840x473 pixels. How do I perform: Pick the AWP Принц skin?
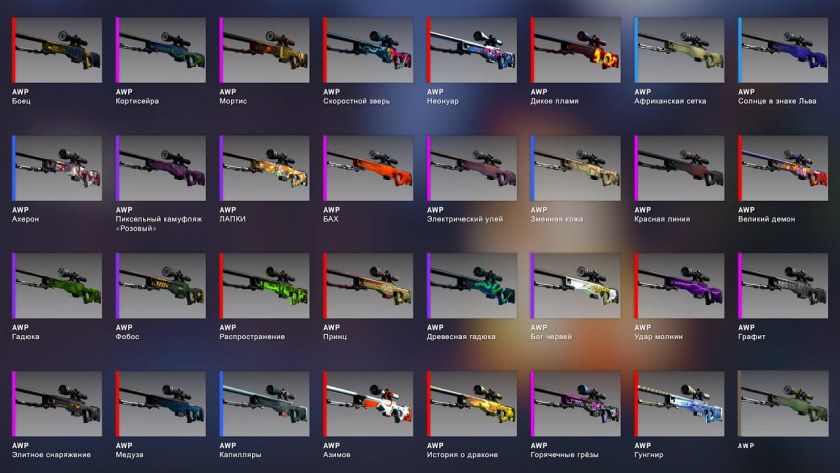[x=368, y=286]
